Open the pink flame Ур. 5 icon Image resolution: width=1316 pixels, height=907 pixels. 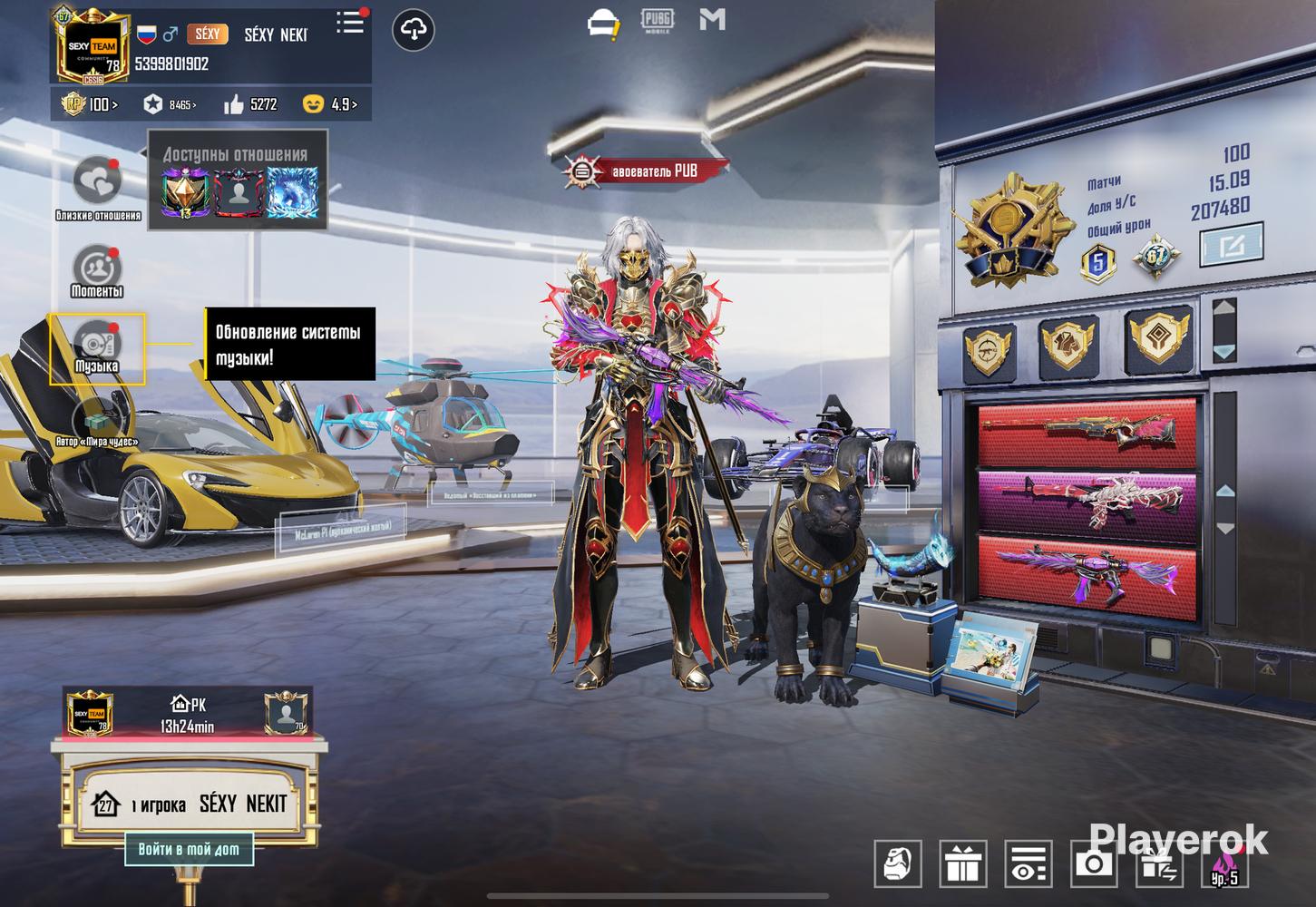[1223, 863]
